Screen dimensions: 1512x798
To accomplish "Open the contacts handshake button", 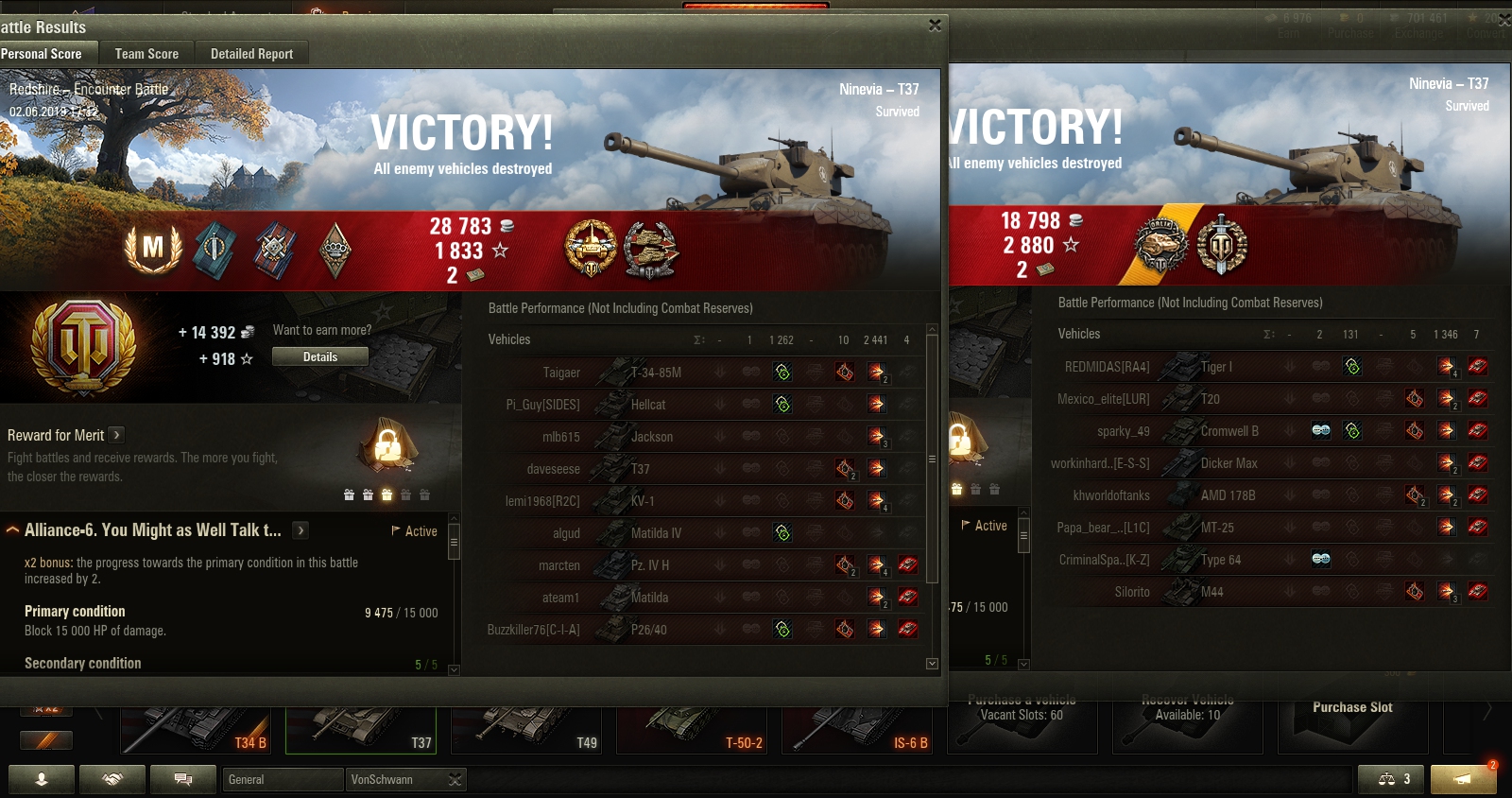I will coord(112,779).
